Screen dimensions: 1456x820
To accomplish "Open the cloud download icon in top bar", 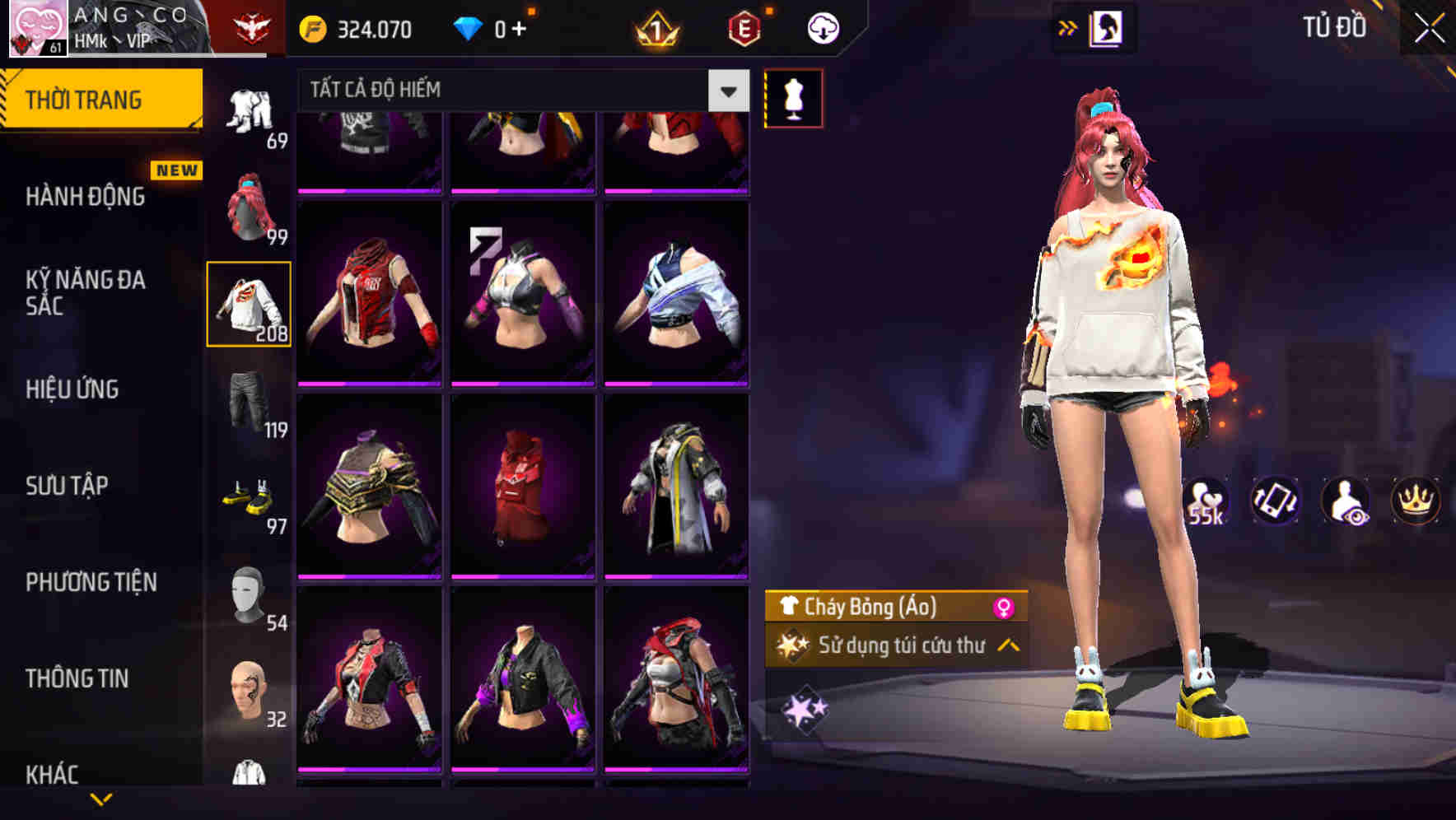I will (x=821, y=27).
